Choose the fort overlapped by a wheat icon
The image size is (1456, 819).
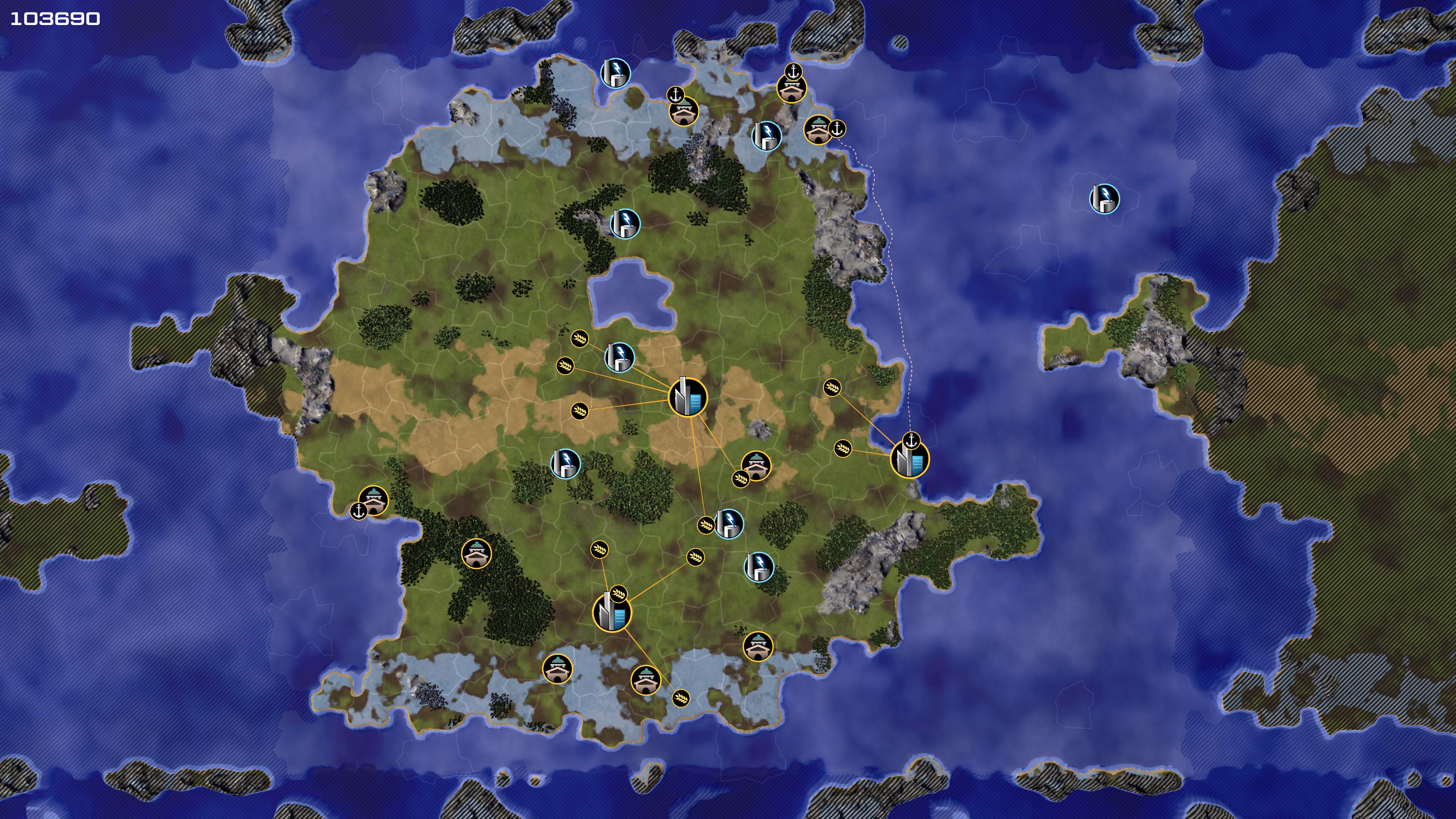[x=756, y=466]
